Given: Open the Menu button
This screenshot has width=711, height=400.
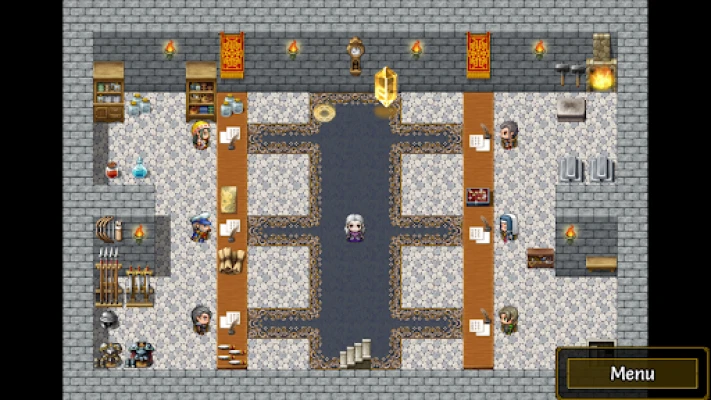Looking at the screenshot, I should [632, 374].
